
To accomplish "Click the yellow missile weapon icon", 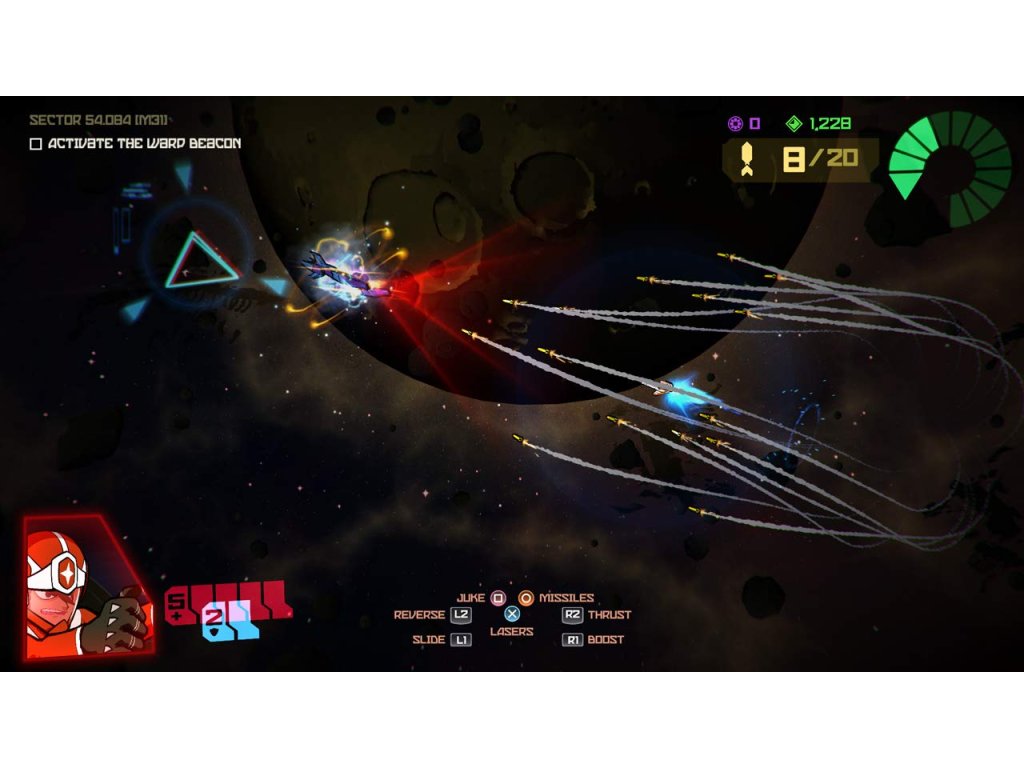I will point(748,160).
